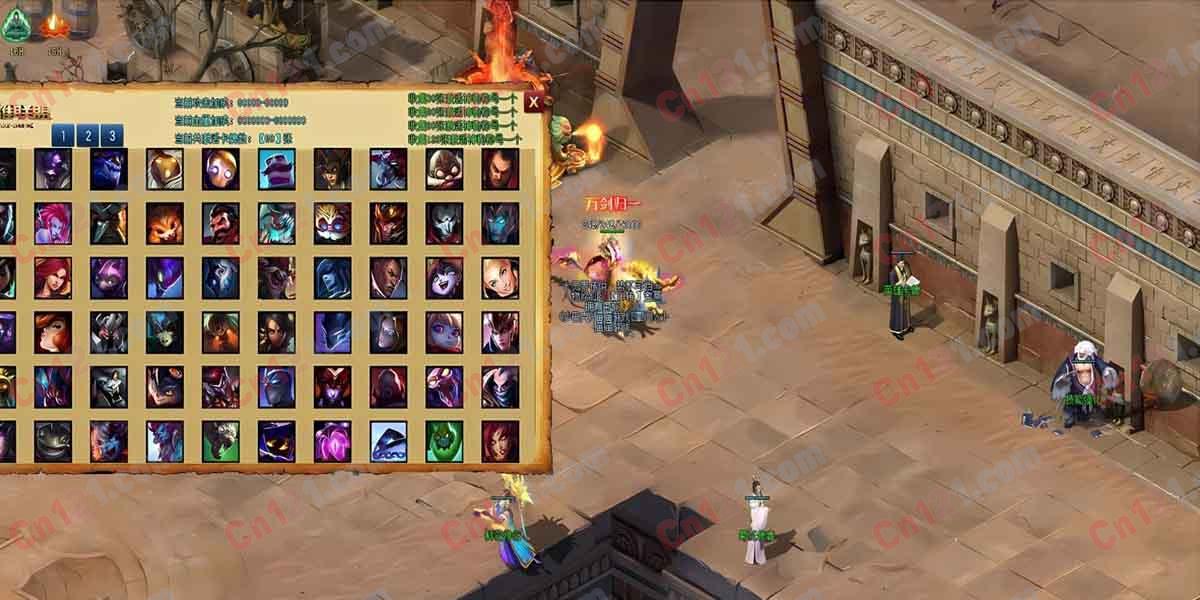Select the bald pale woman portrait
Viewport: 1200px width, 600px height.
(500, 278)
